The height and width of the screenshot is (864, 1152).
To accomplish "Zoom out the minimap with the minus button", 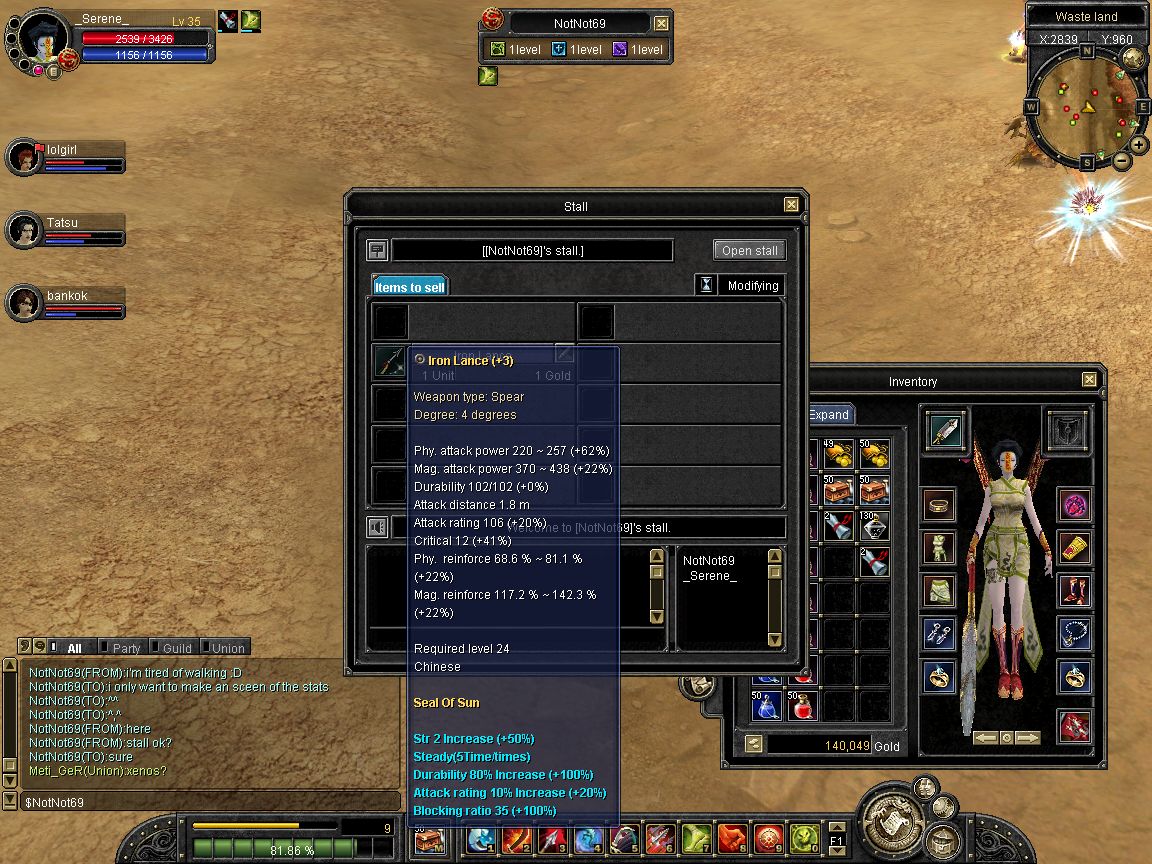I will pyautogui.click(x=1121, y=160).
